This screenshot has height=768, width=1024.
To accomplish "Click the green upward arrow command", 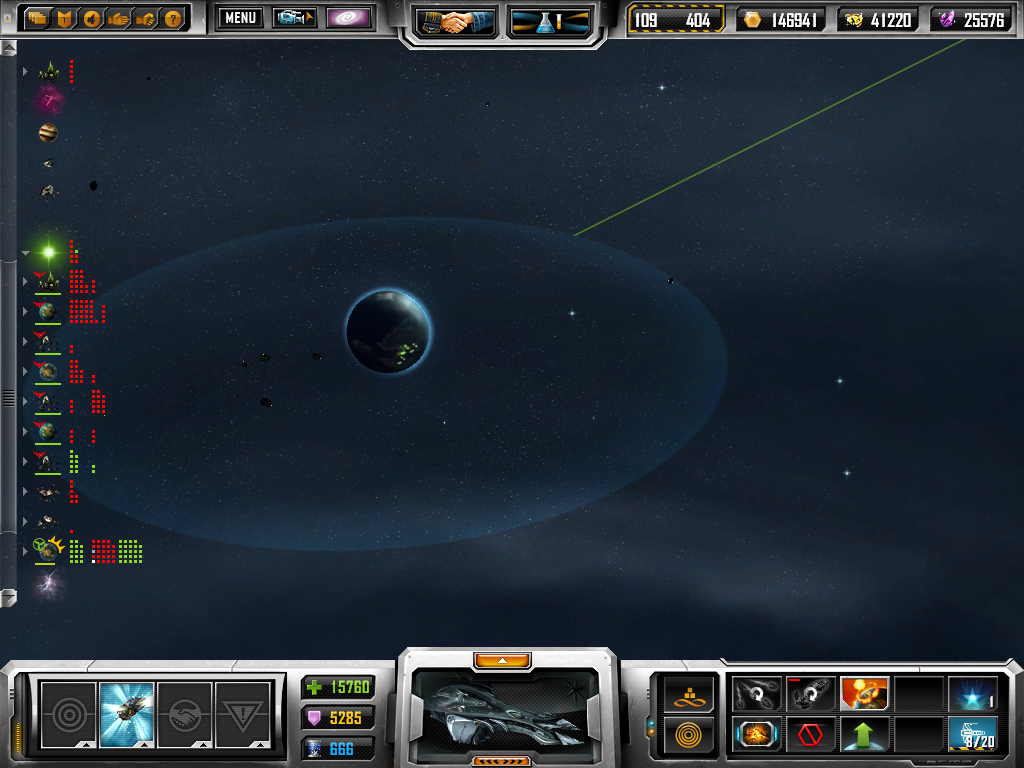I will [864, 734].
